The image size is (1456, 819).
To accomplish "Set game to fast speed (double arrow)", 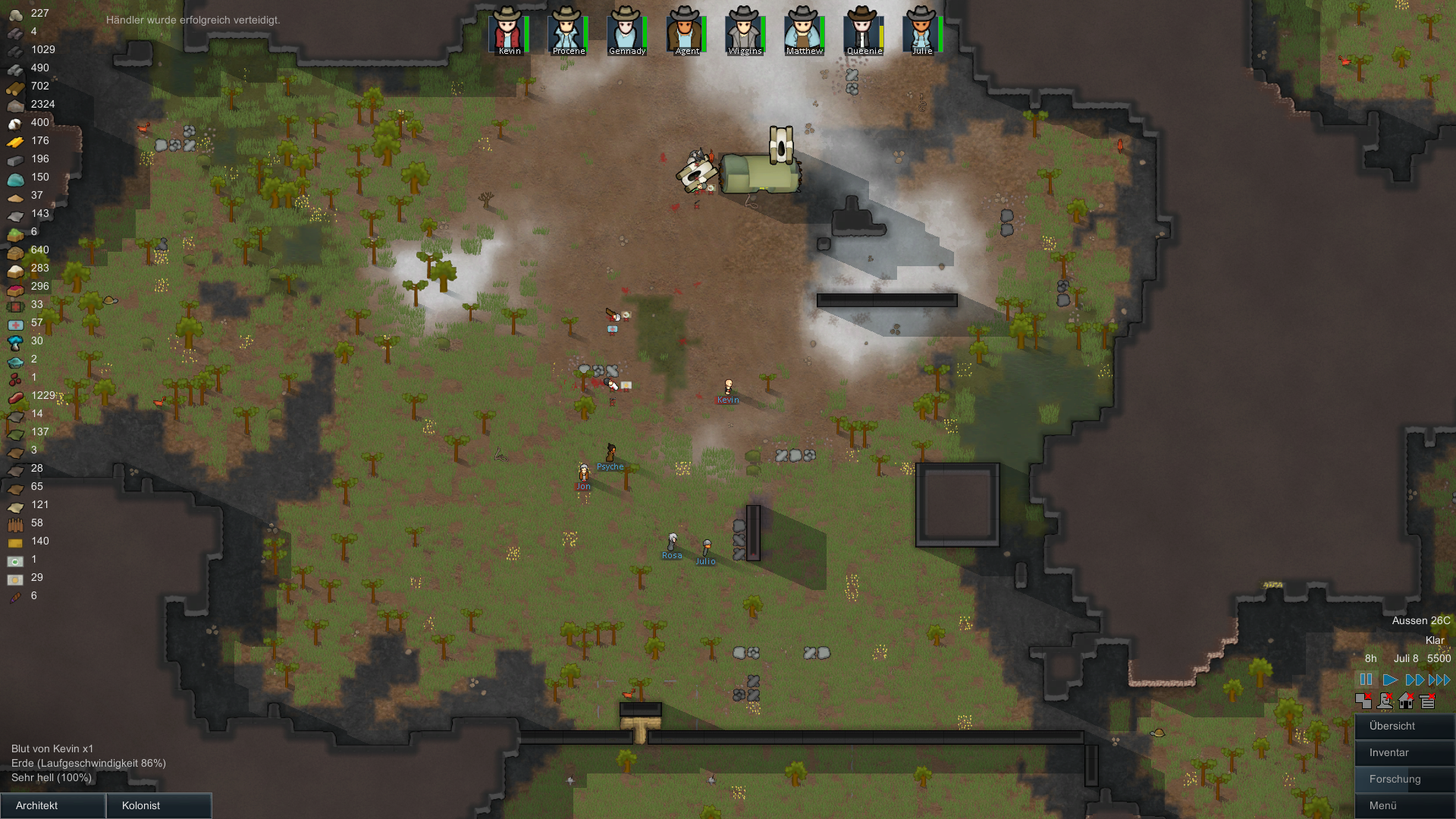I will click(1414, 679).
